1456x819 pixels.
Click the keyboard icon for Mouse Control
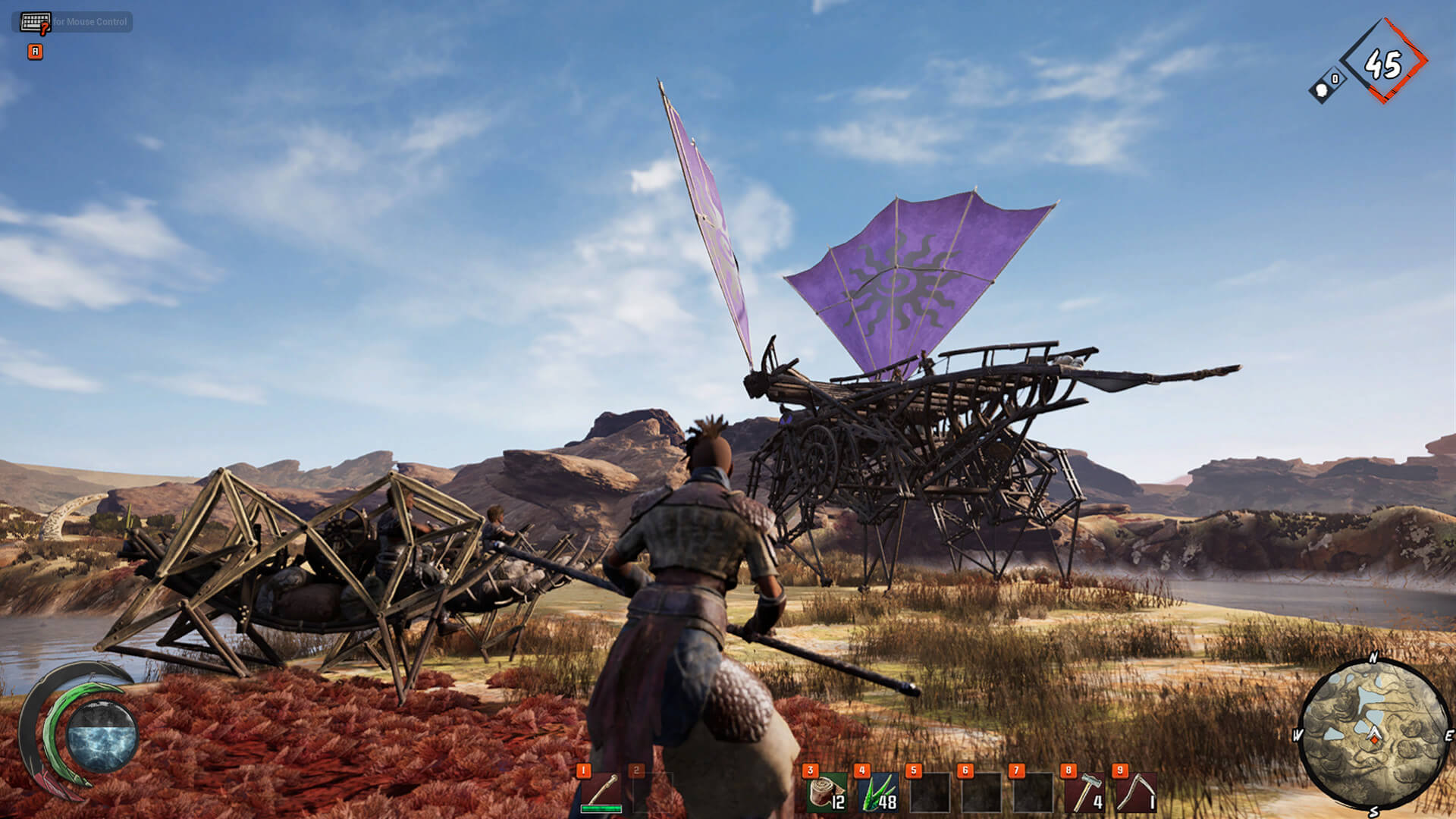(x=36, y=20)
